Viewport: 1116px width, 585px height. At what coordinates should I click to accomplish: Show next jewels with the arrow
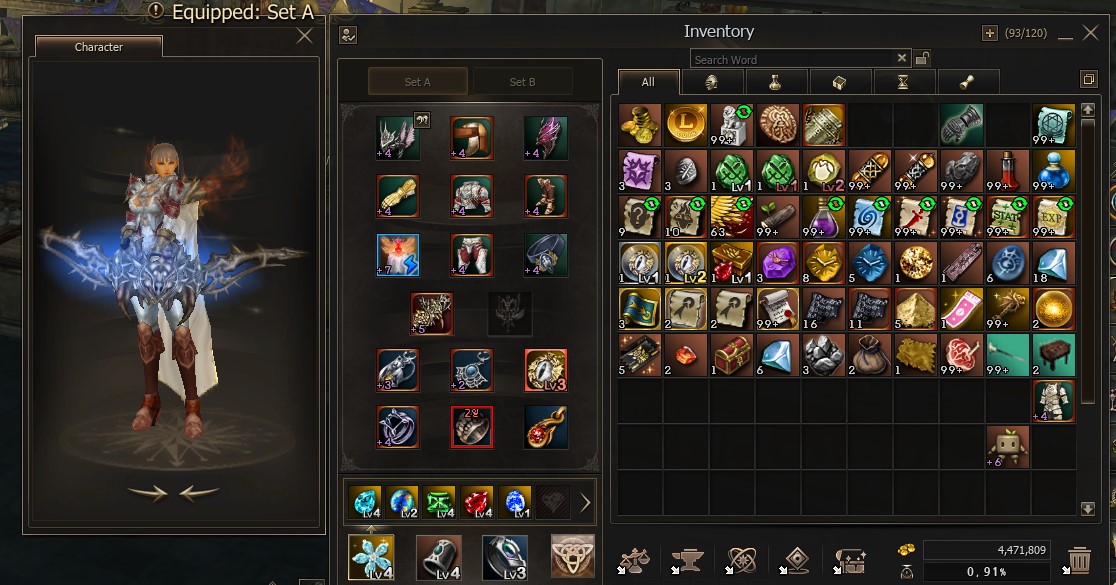pyautogui.click(x=585, y=502)
